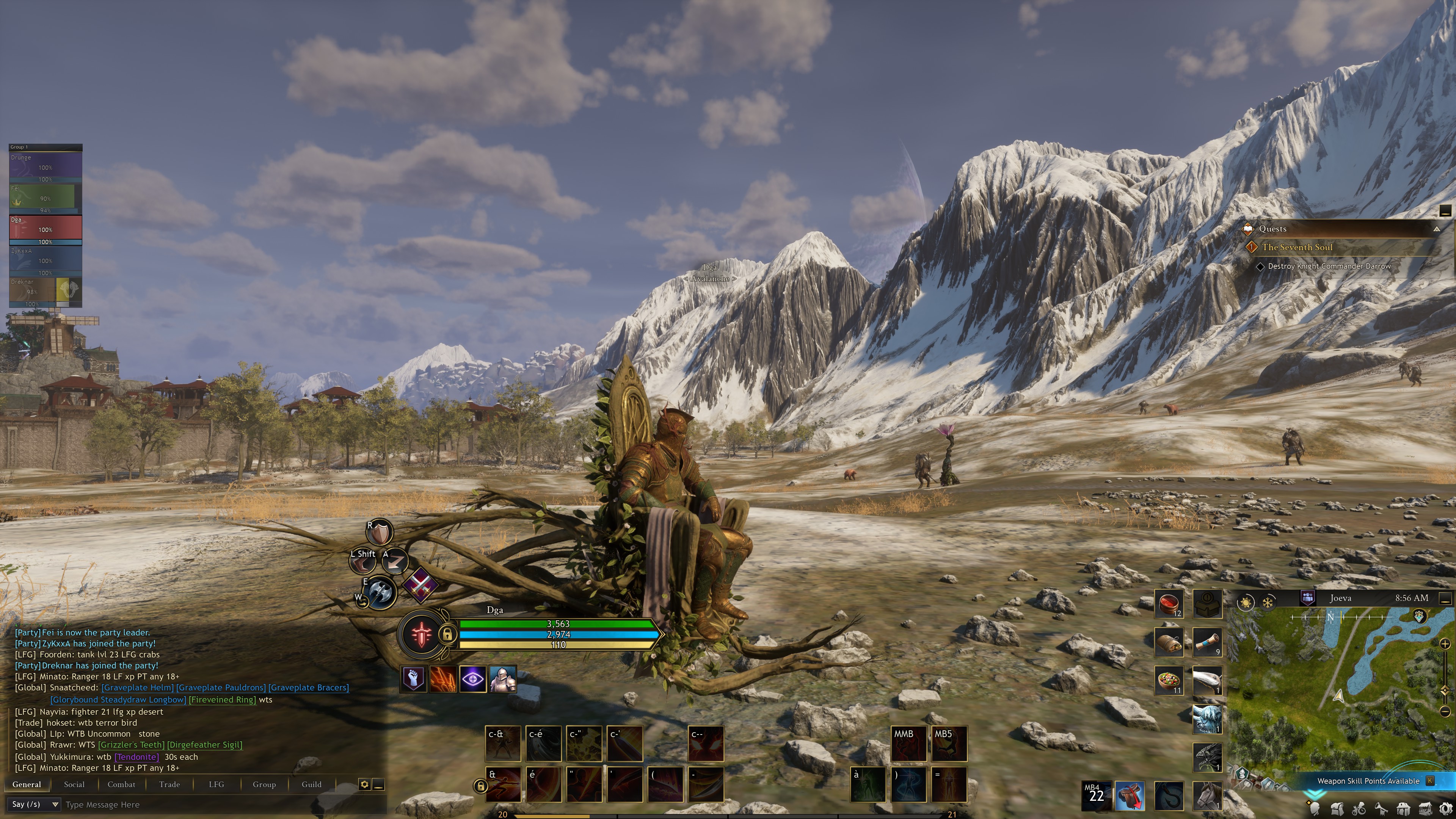Image resolution: width=1456 pixels, height=819 pixels.
Task: Open the settings gear in bottom menu bar
Action: [x=1446, y=808]
